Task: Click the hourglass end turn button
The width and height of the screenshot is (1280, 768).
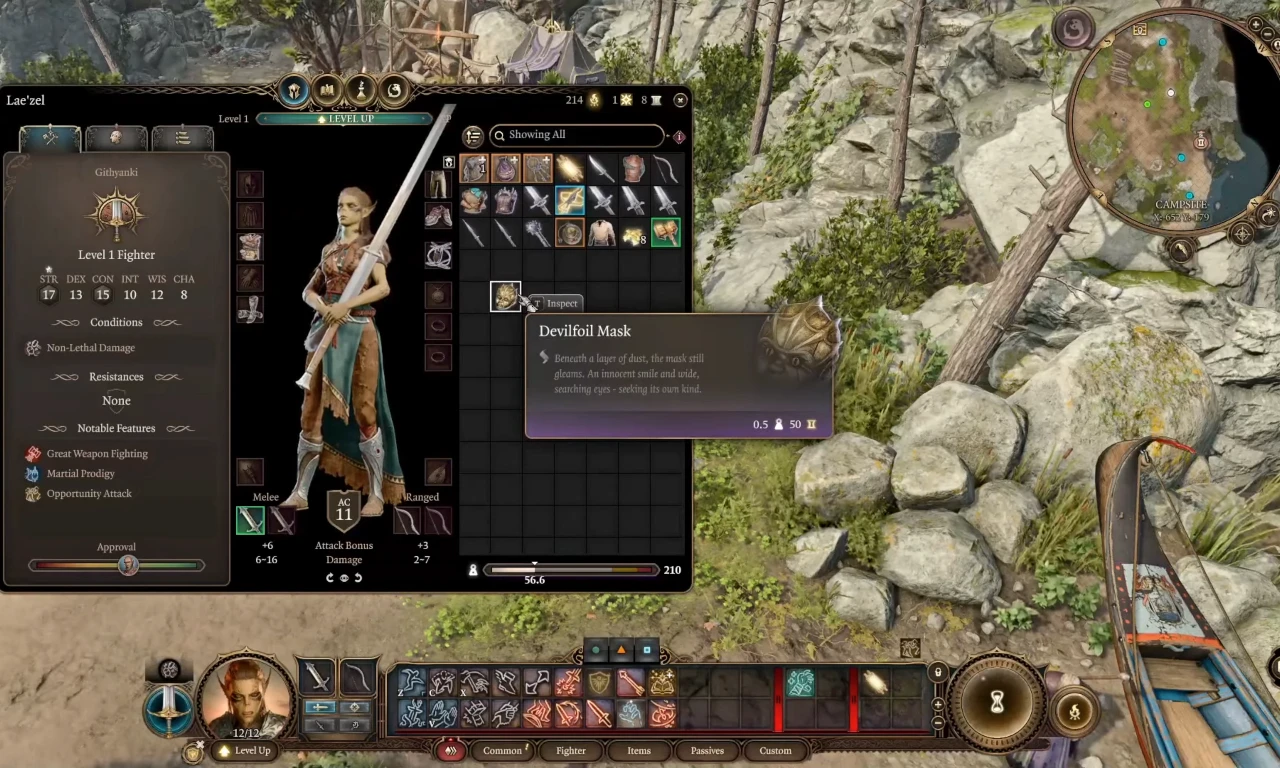Action: point(997,704)
